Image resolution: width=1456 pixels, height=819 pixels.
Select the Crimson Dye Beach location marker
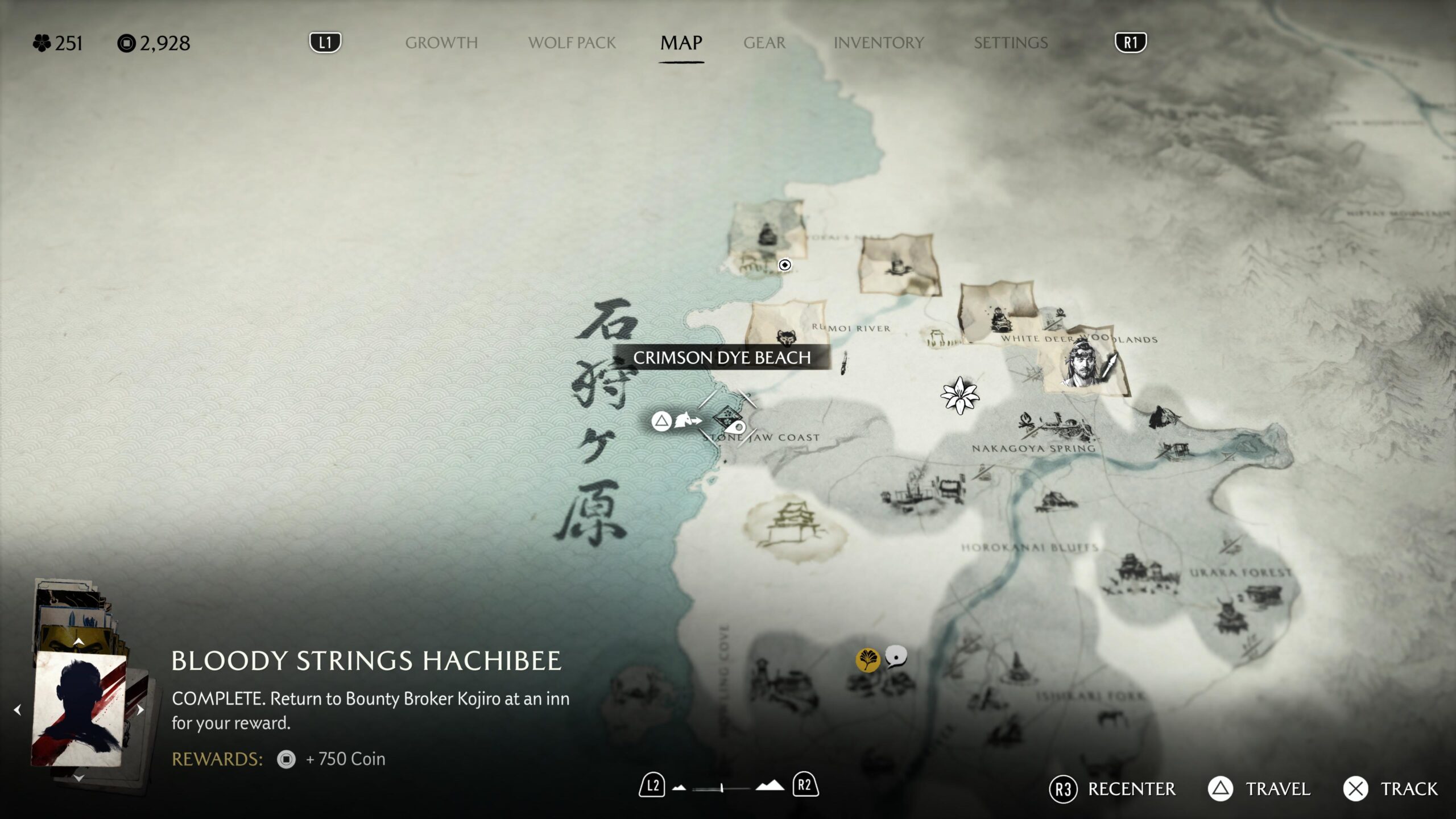pos(727,420)
